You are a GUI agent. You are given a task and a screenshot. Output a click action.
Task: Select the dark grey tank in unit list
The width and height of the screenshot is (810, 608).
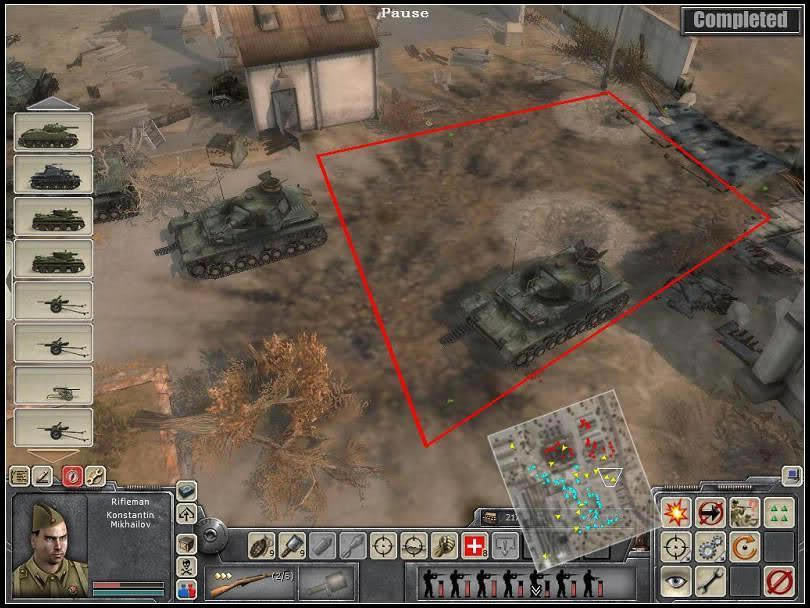pyautogui.click(x=53, y=175)
